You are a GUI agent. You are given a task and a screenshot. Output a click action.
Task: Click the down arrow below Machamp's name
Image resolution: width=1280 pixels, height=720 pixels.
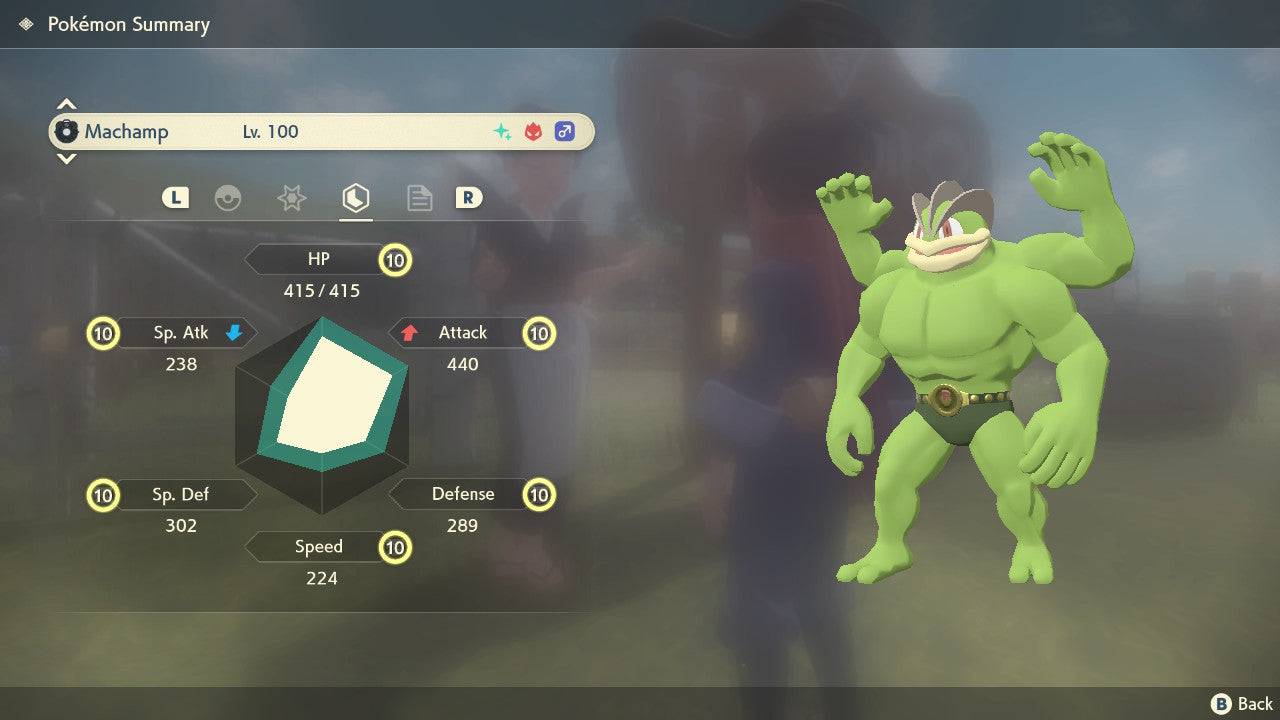[66, 158]
